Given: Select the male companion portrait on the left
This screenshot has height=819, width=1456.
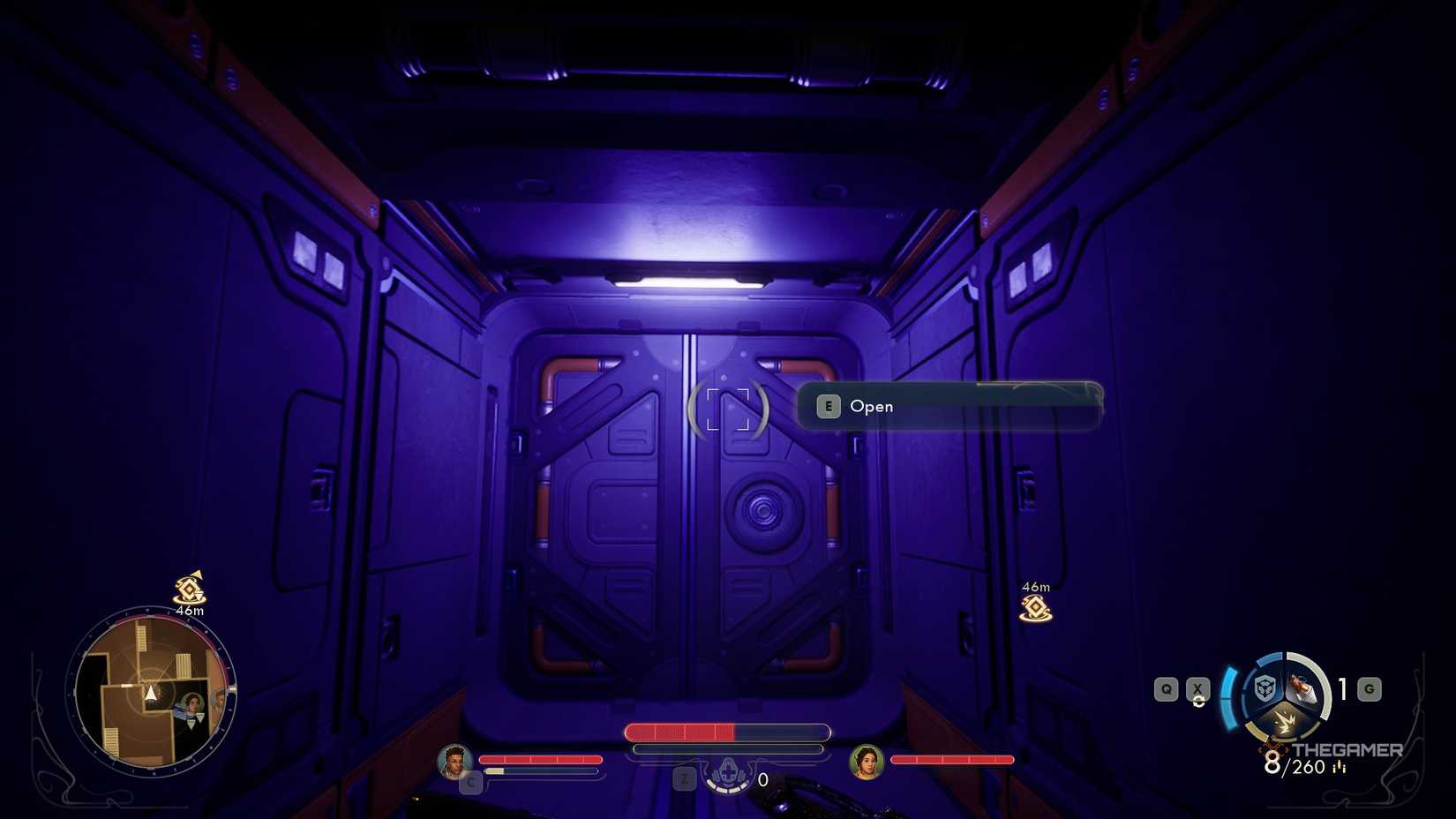Looking at the screenshot, I should point(454,760).
